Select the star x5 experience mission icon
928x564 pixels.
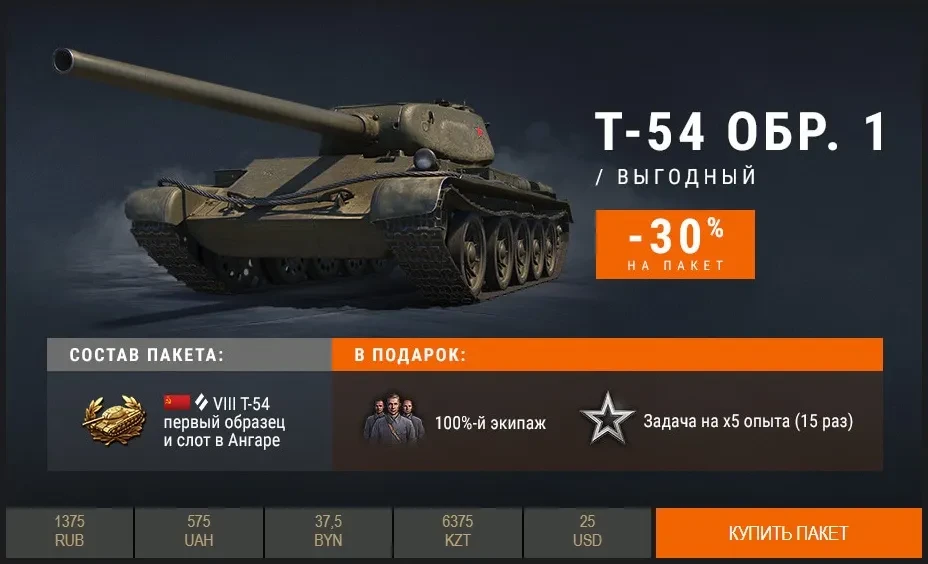(x=607, y=421)
